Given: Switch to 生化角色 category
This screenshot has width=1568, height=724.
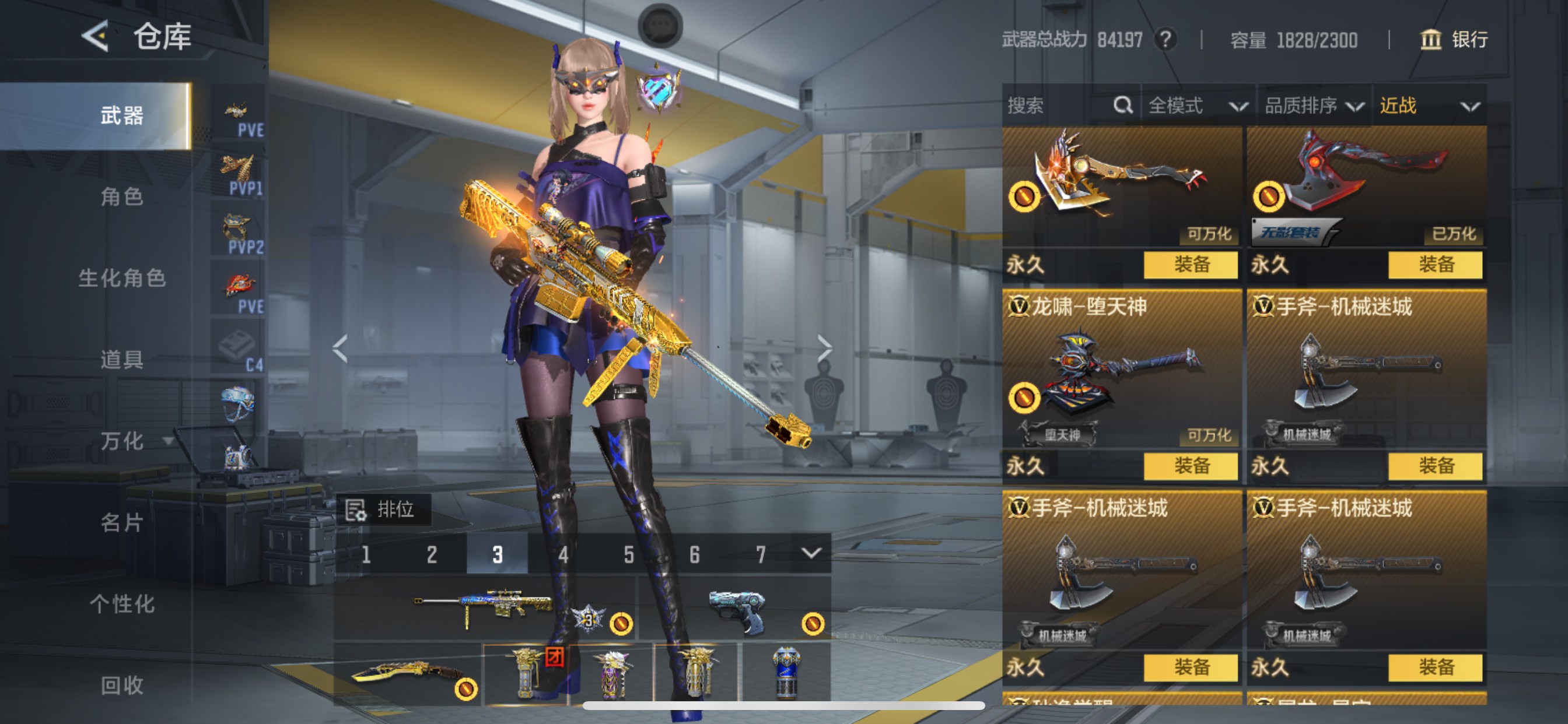Looking at the screenshot, I should pyautogui.click(x=122, y=278).
